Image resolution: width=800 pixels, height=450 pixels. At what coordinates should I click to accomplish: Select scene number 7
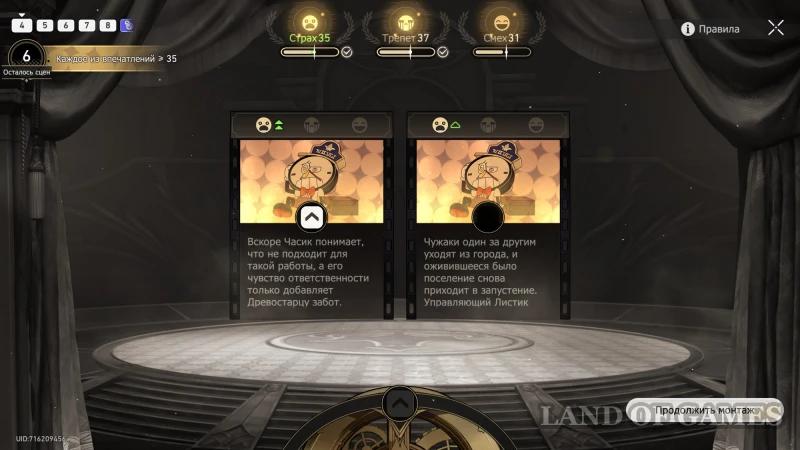(86, 25)
